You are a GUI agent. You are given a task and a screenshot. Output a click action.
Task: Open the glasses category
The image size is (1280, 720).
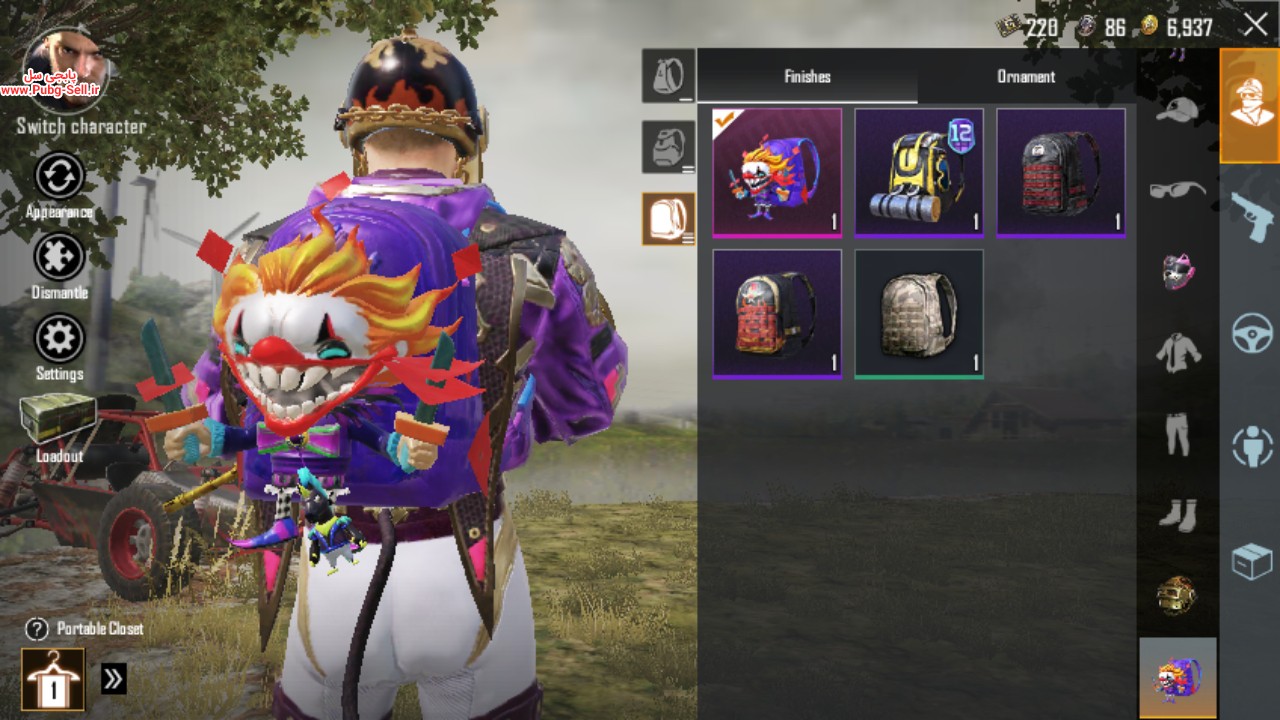pyautogui.click(x=1177, y=189)
